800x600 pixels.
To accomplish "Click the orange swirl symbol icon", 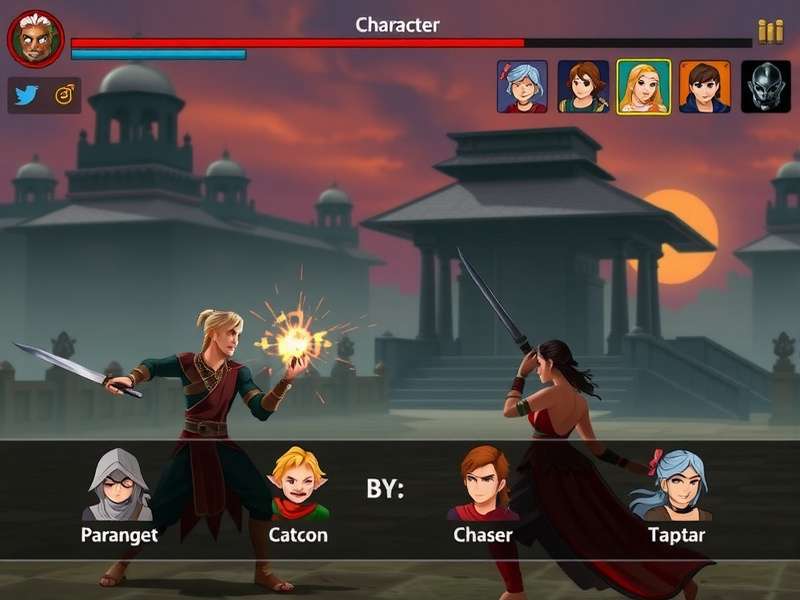I will [x=64, y=95].
